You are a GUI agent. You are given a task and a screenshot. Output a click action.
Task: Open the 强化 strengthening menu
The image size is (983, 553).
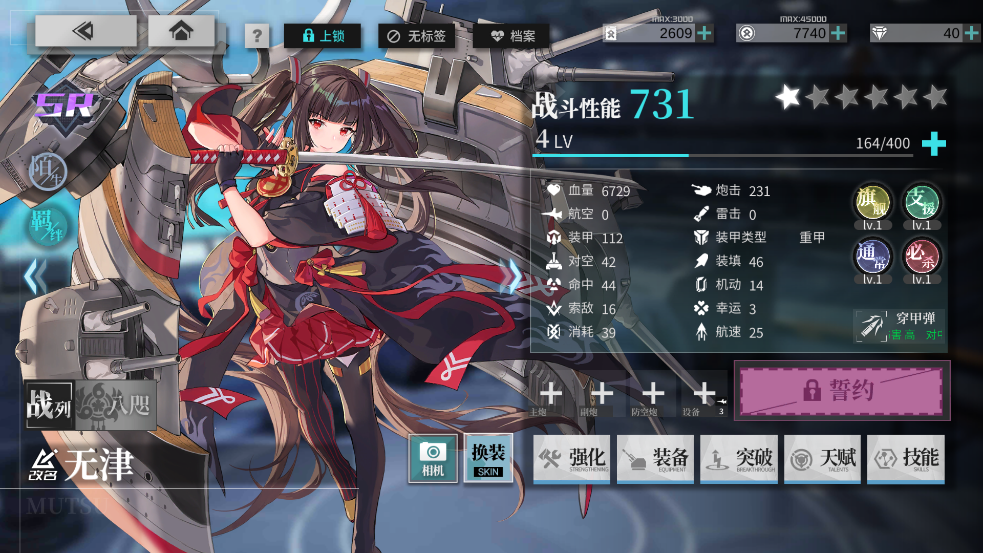pos(572,459)
